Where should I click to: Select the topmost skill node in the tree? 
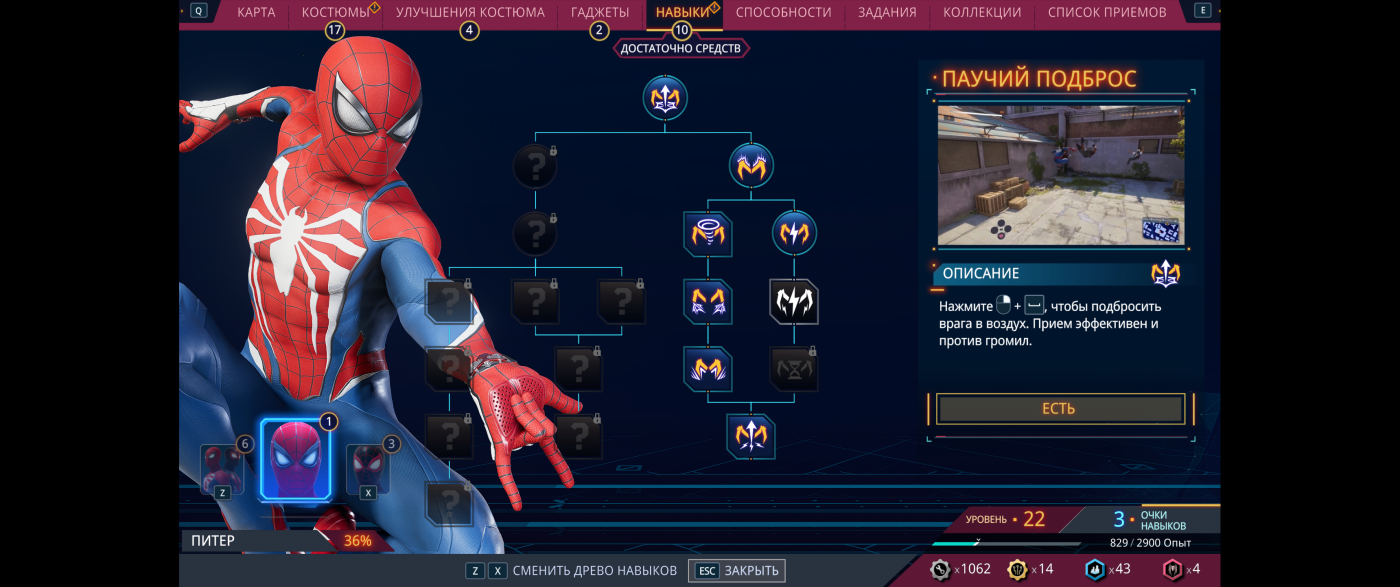tap(665, 97)
